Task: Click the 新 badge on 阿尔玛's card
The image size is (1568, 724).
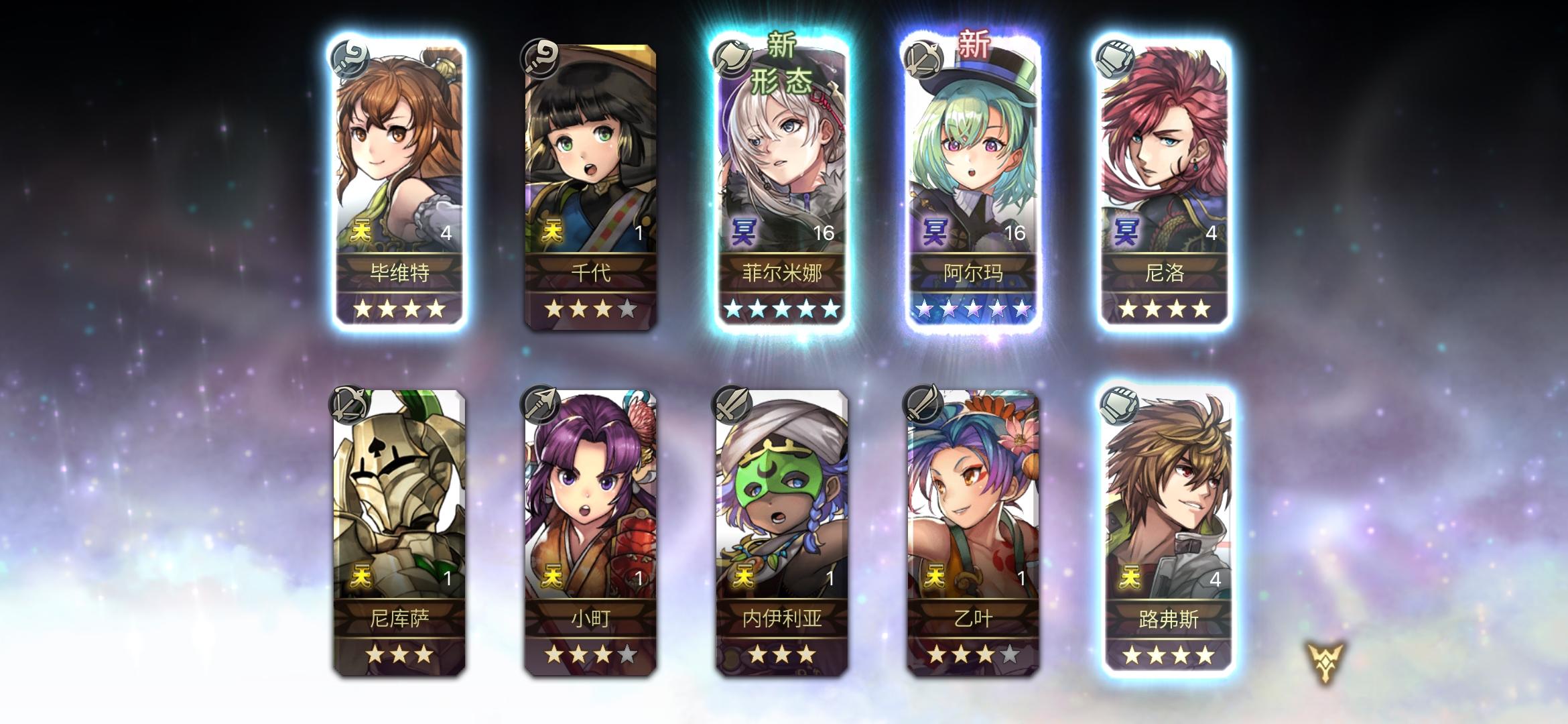Action: coord(975,42)
